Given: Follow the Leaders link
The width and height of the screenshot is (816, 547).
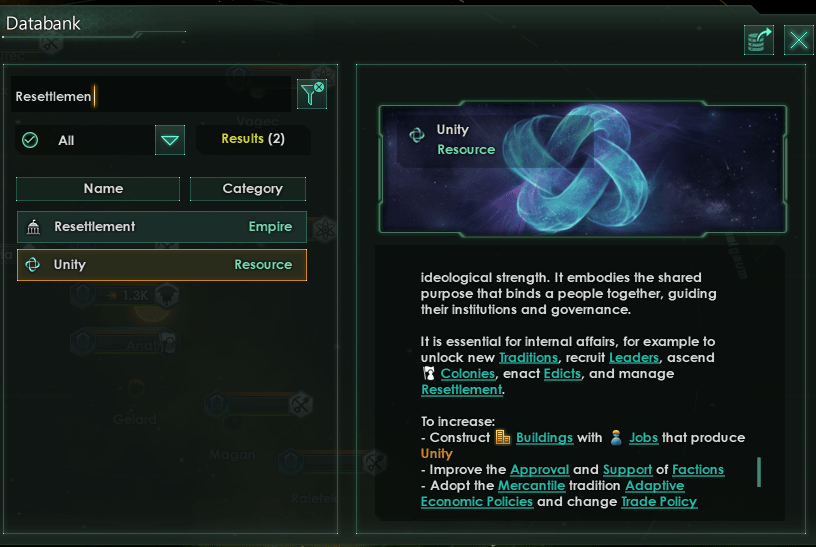Looking at the screenshot, I should click(634, 357).
